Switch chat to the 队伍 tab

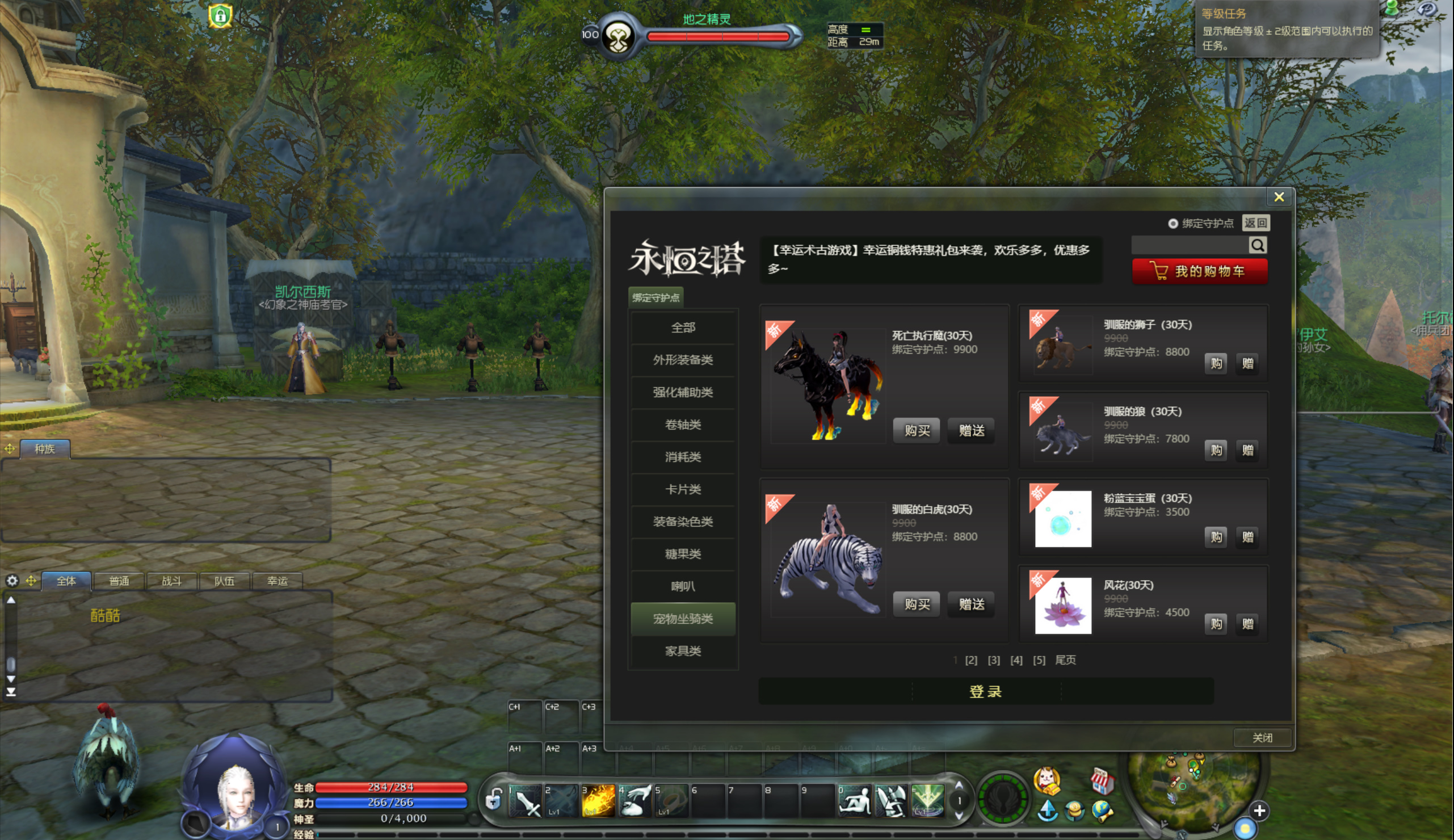coord(224,581)
